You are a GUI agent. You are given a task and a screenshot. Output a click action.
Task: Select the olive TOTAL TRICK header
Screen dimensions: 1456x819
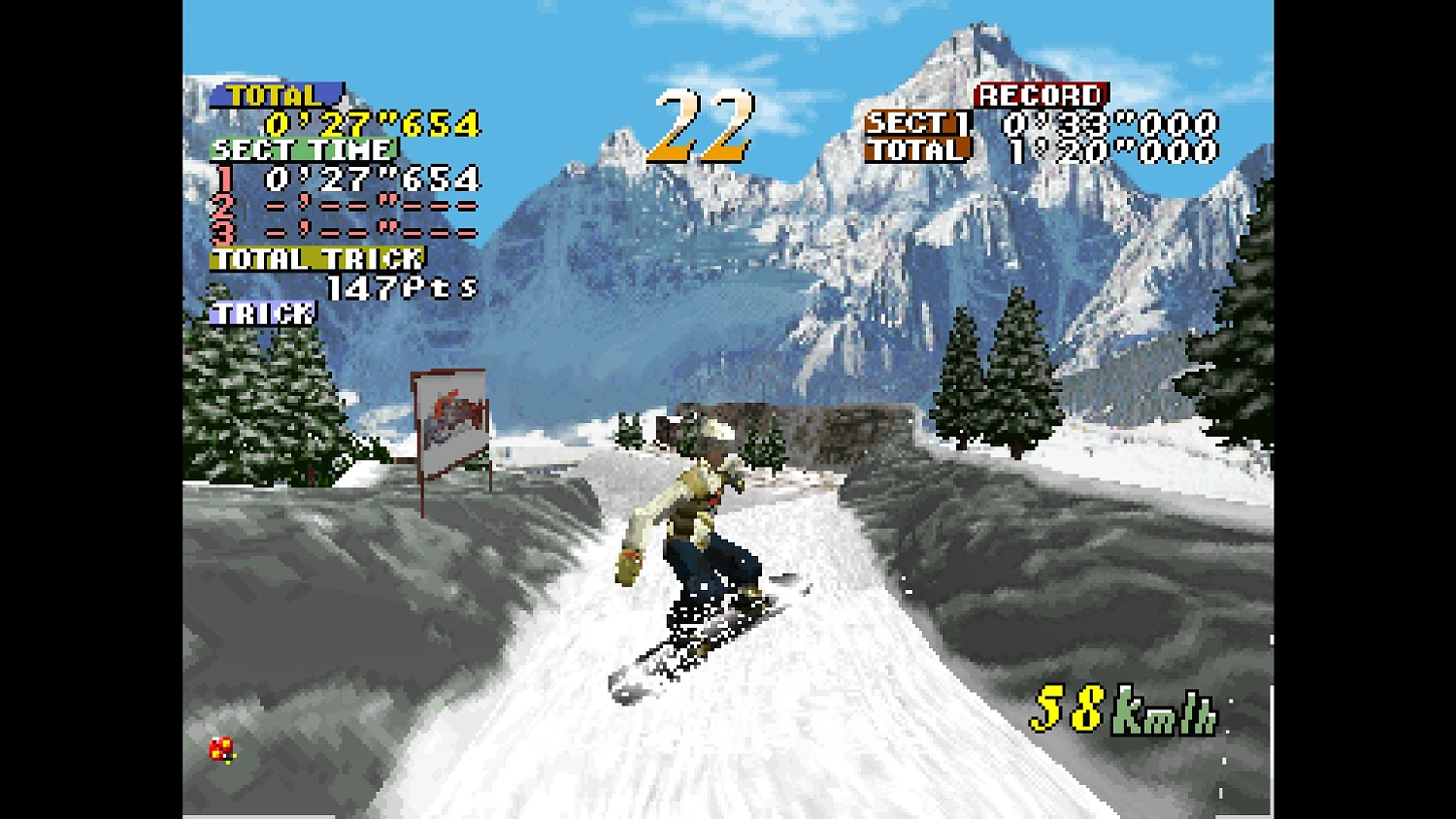click(x=315, y=258)
